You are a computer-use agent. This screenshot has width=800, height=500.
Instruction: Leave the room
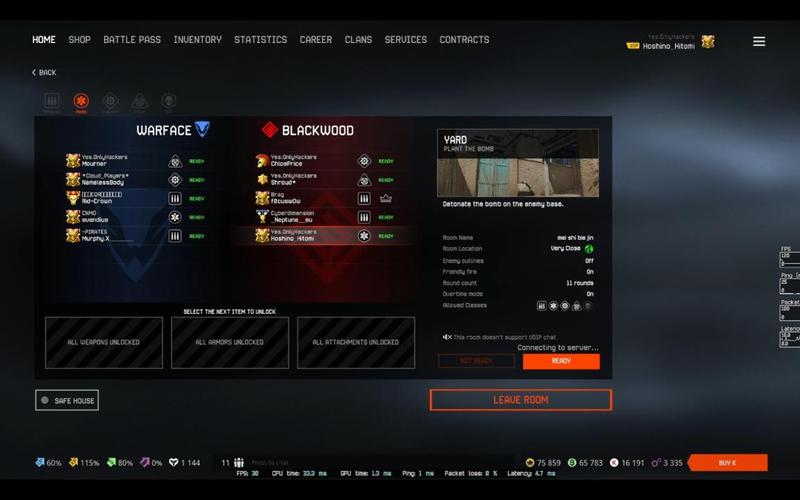[x=520, y=400]
